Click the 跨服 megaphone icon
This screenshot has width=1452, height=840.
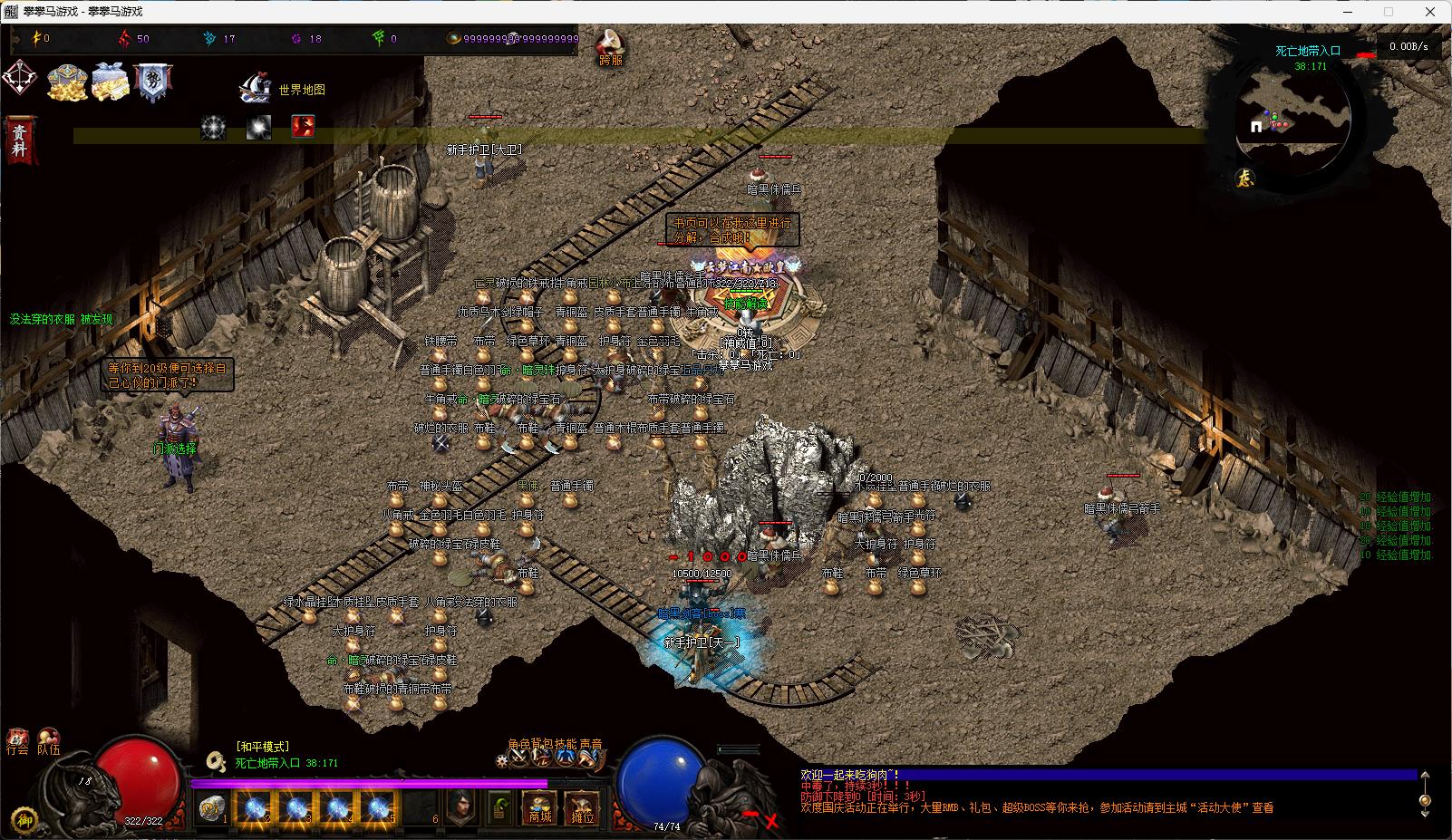[611, 44]
